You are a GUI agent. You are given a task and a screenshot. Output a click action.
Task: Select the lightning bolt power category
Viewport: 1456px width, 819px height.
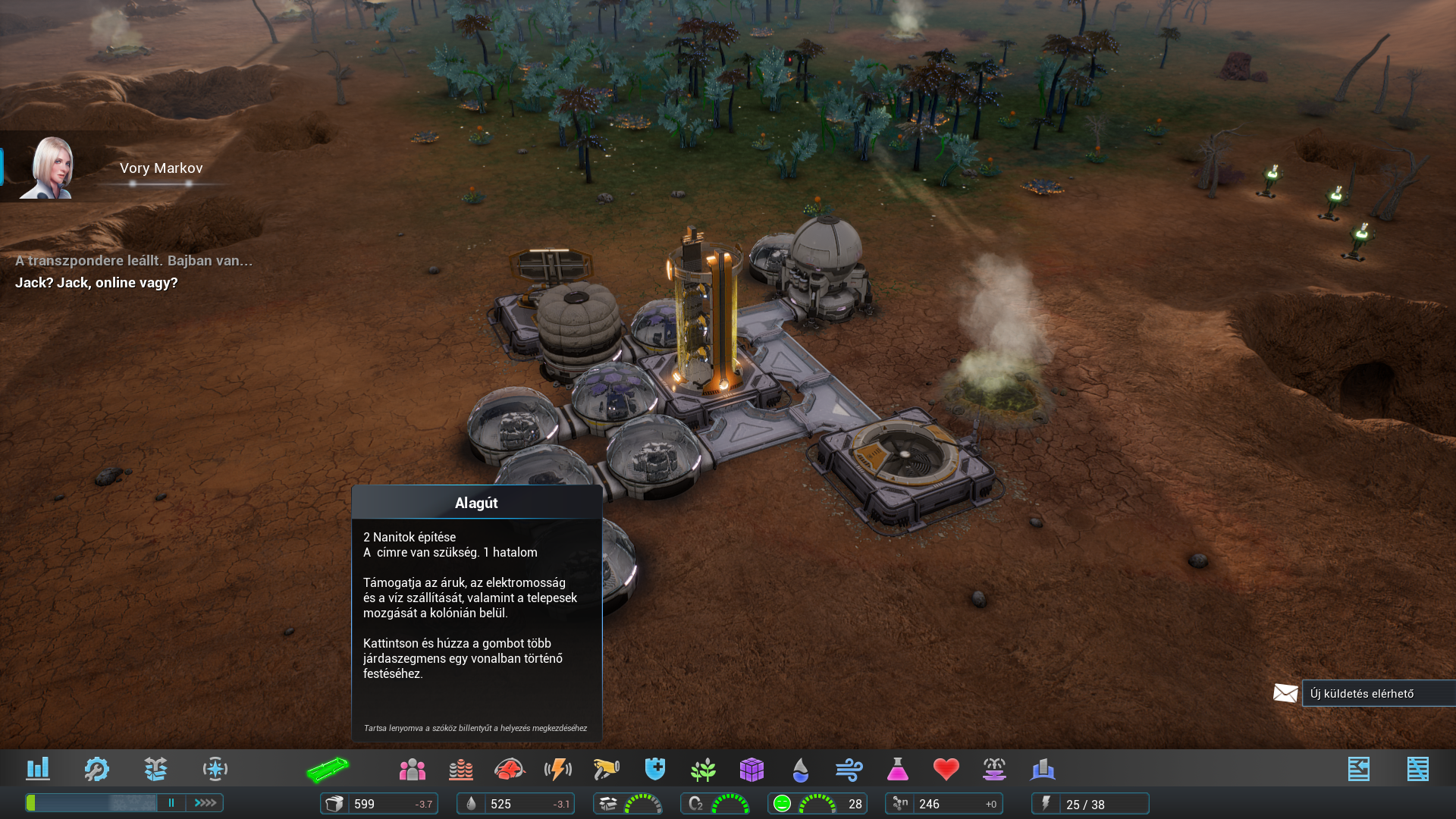point(558,770)
